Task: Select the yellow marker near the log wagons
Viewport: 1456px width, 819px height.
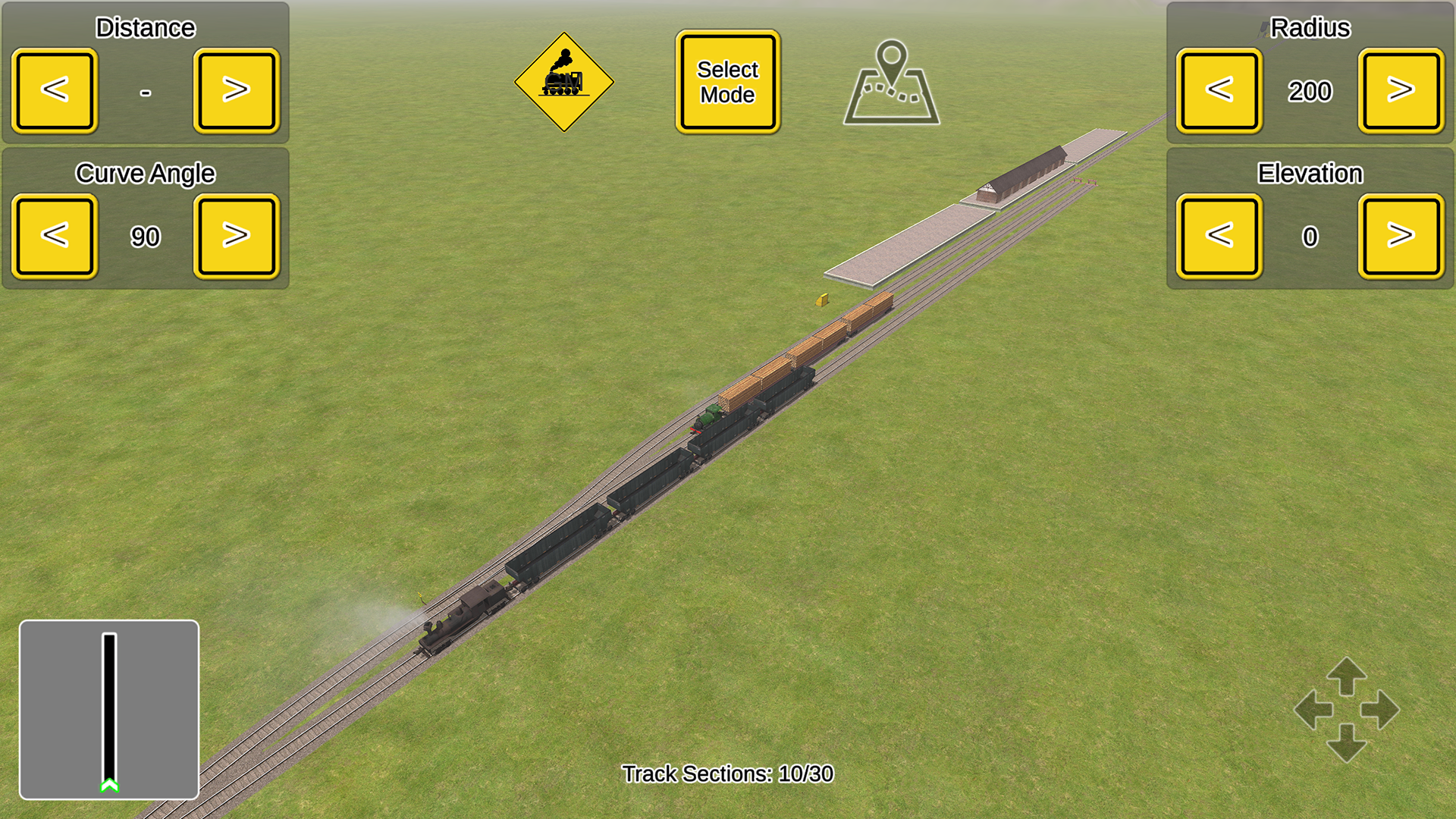Action: click(823, 299)
